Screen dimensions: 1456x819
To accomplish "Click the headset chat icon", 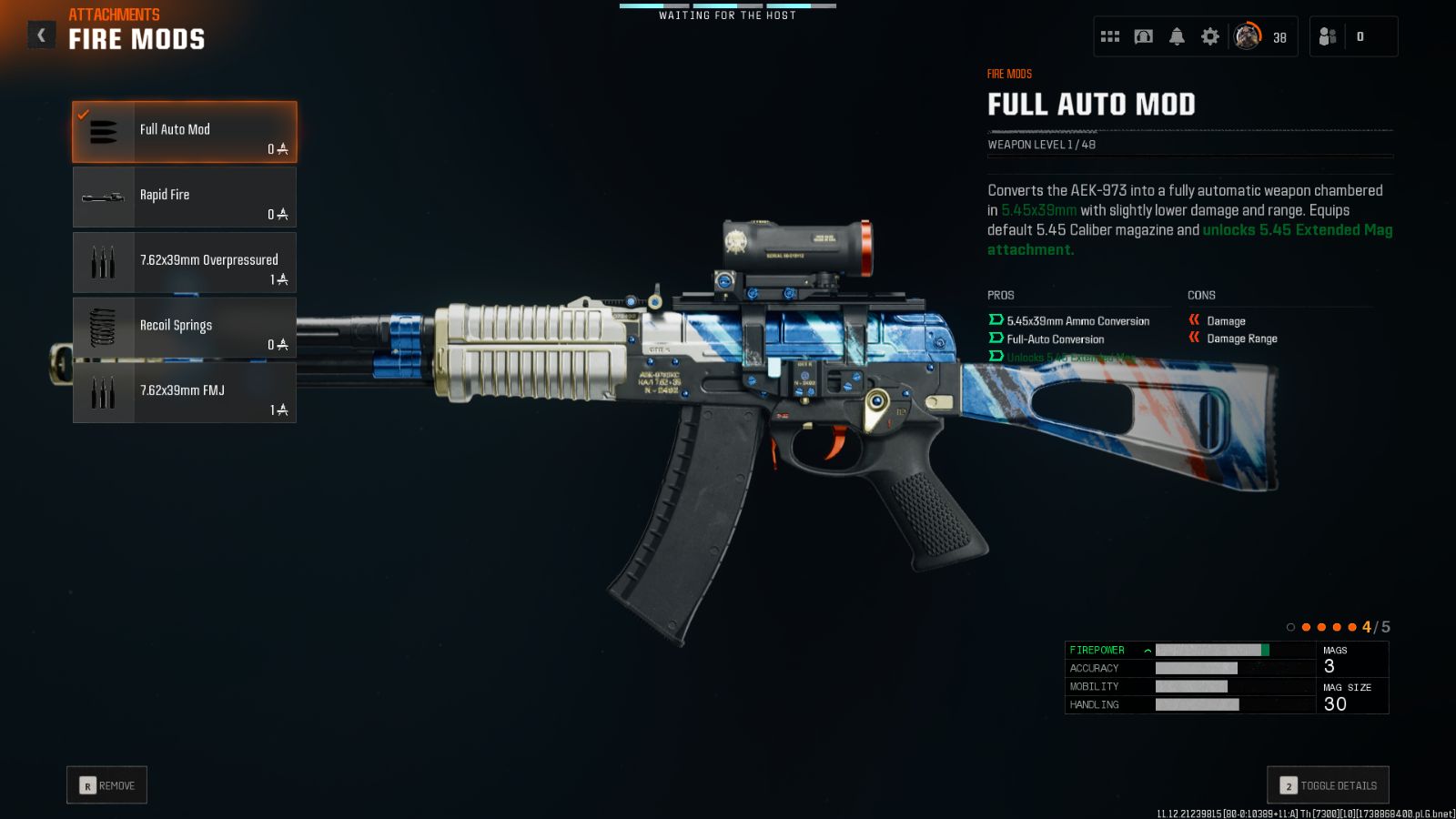I will [x=1143, y=36].
